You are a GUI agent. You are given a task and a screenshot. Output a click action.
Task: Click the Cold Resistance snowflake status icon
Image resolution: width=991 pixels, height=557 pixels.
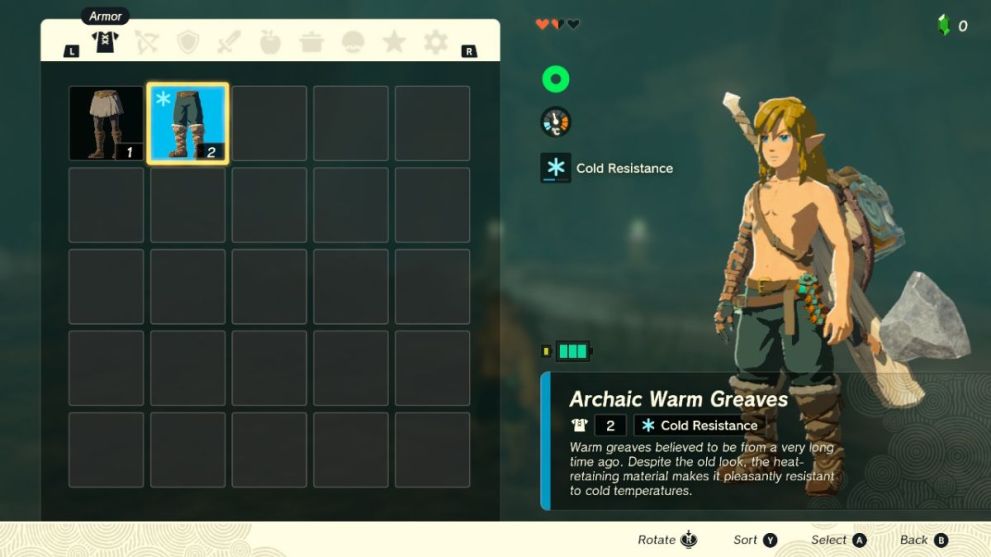(555, 168)
